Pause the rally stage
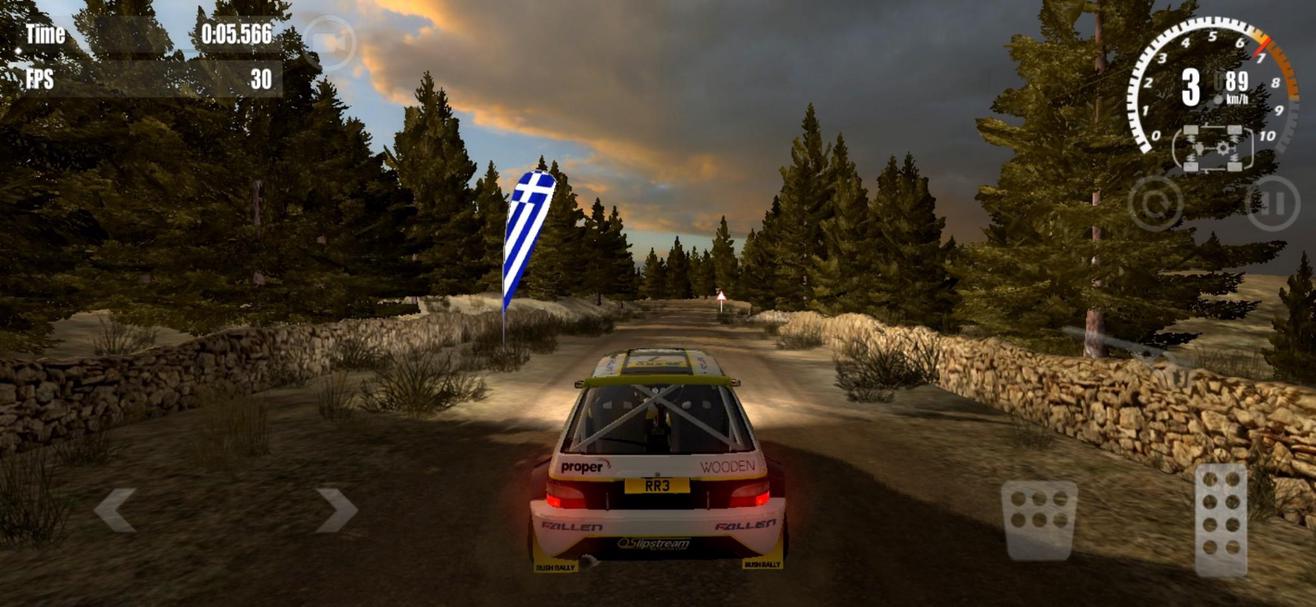Image resolution: width=1316 pixels, height=607 pixels. (x=1272, y=203)
